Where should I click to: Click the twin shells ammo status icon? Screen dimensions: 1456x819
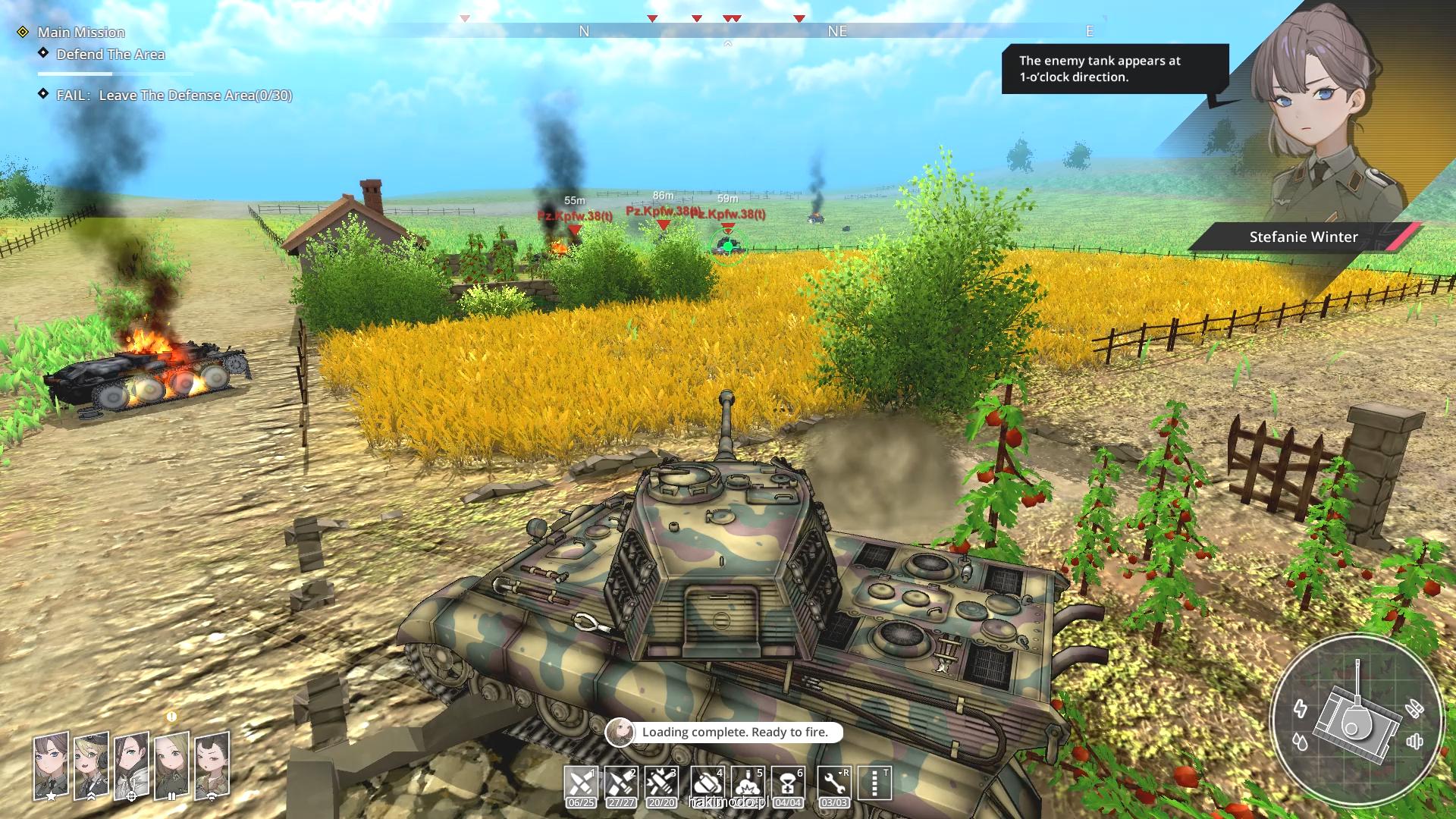pyautogui.click(x=1414, y=709)
